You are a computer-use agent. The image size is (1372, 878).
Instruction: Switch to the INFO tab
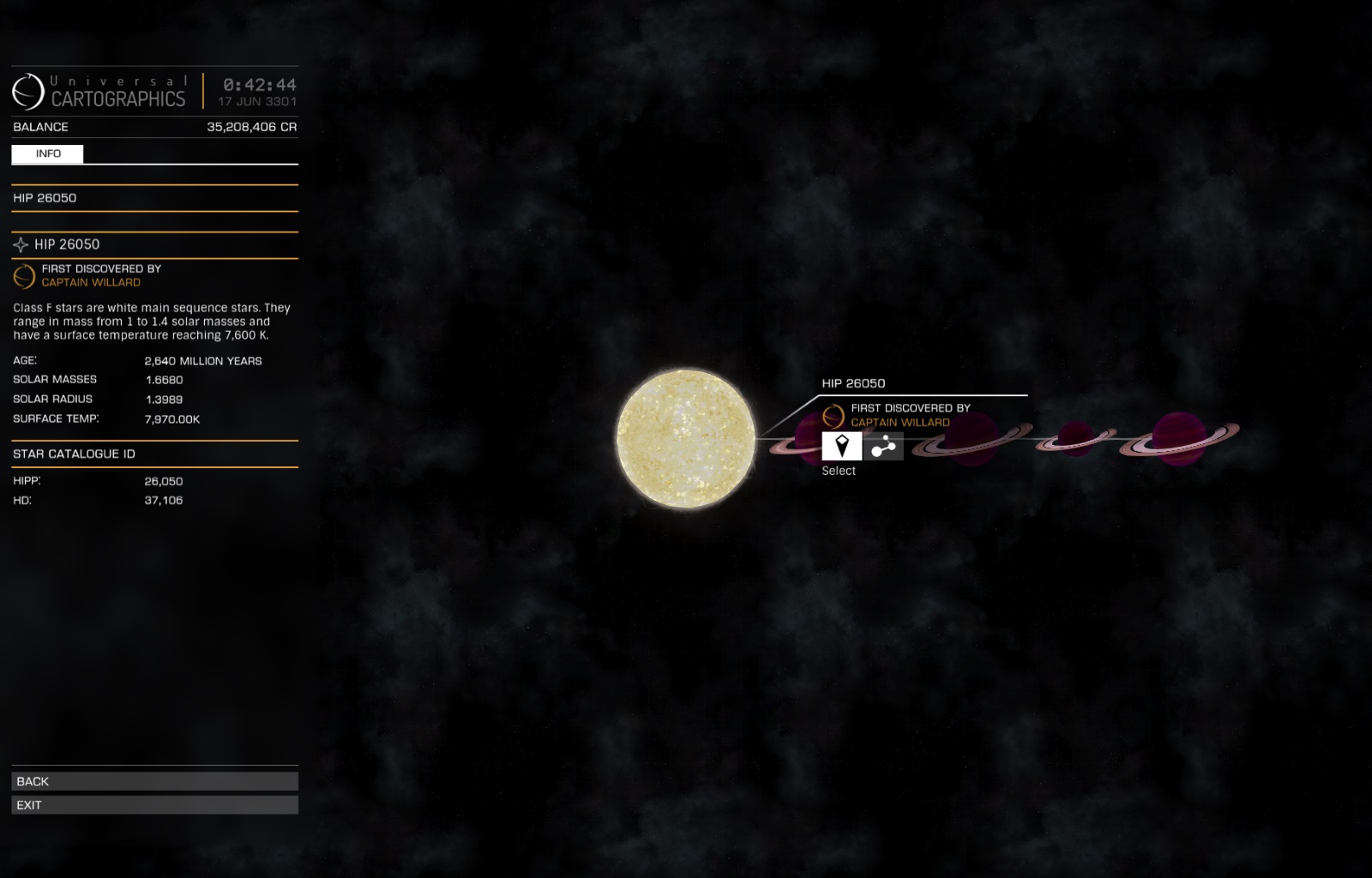(x=47, y=153)
